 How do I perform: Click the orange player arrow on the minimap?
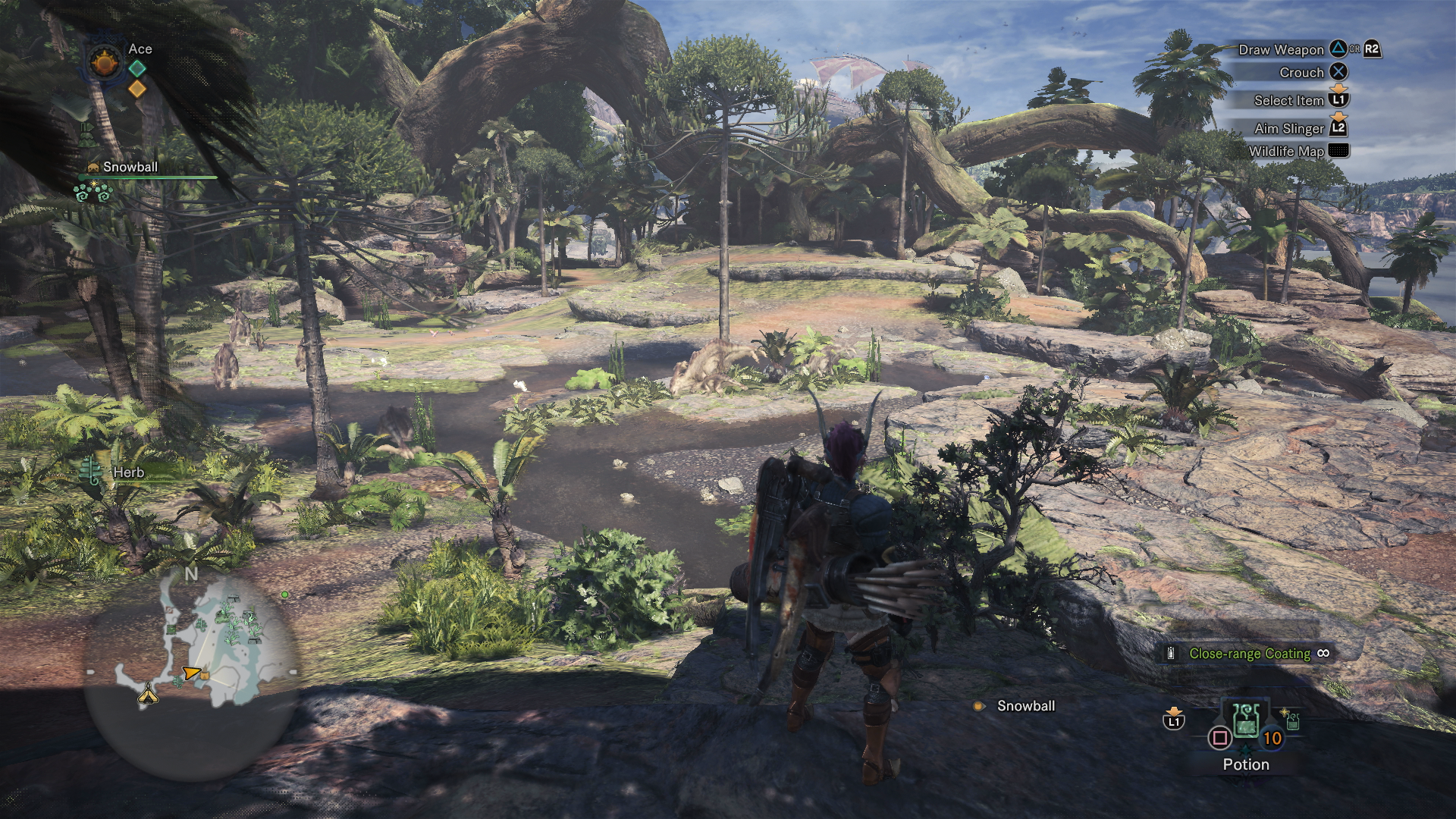click(x=190, y=673)
